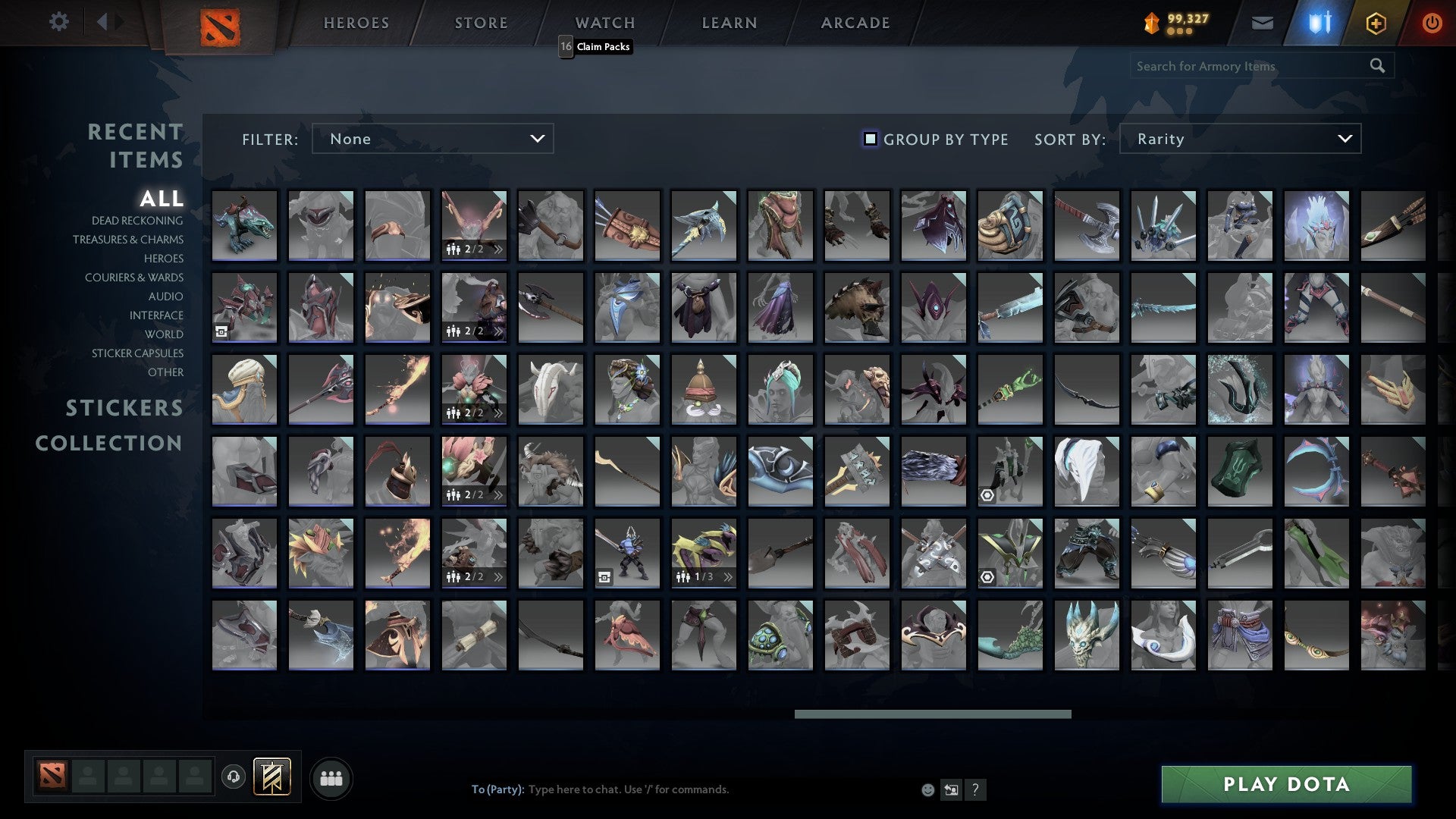The image size is (1456, 819).
Task: Click the search magnifying glass icon
Action: 1378,66
